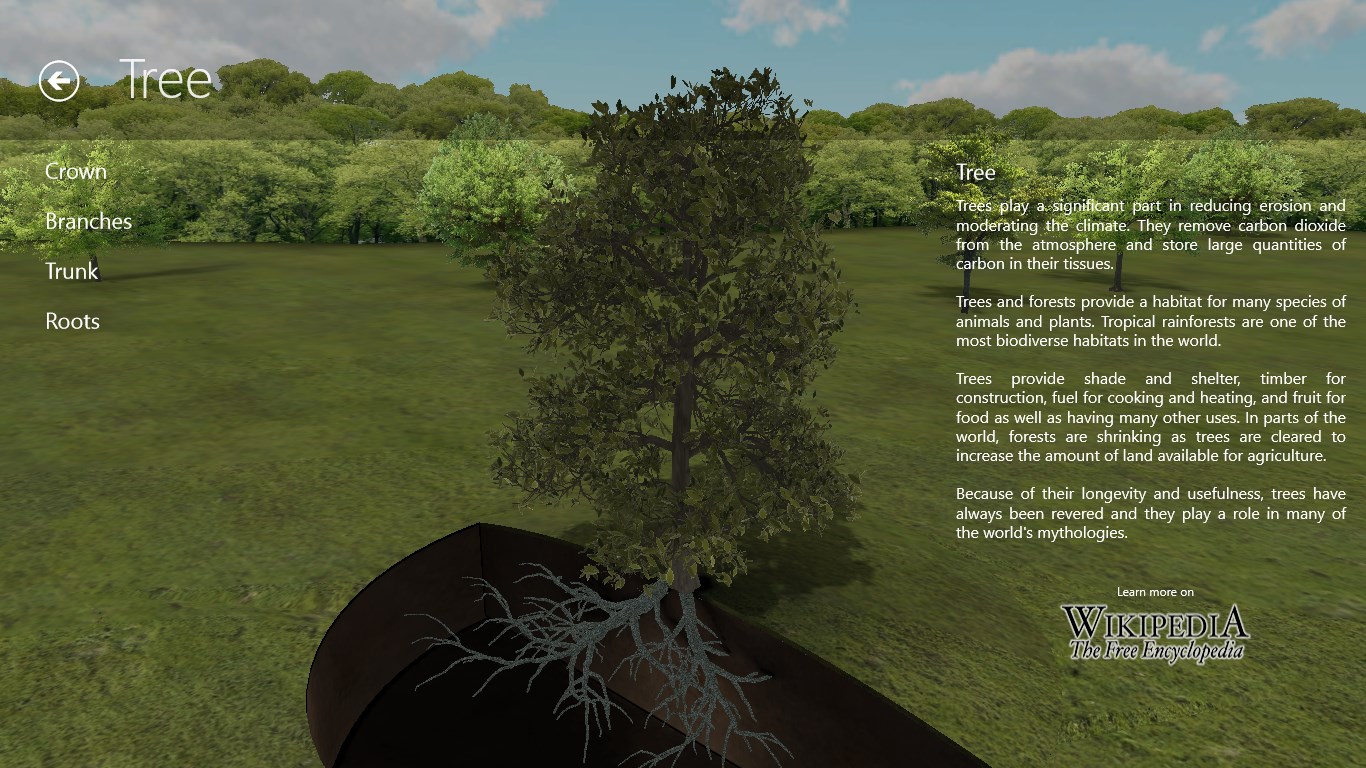The height and width of the screenshot is (768, 1366).
Task: Select "Trunk" from the navigation list
Action: (71, 271)
